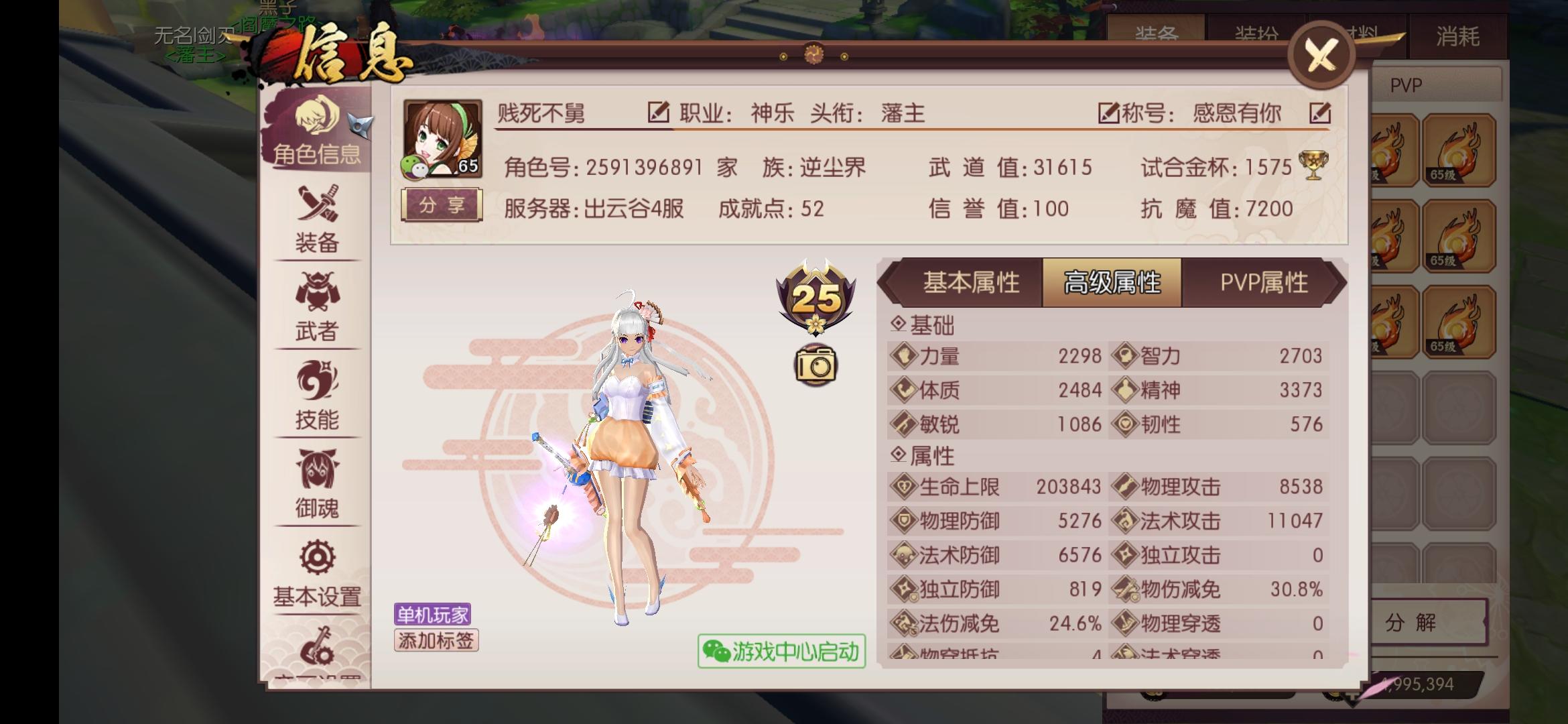The height and width of the screenshot is (724, 1568).
Task: Edit the character name with pencil icon
Action: 659,113
